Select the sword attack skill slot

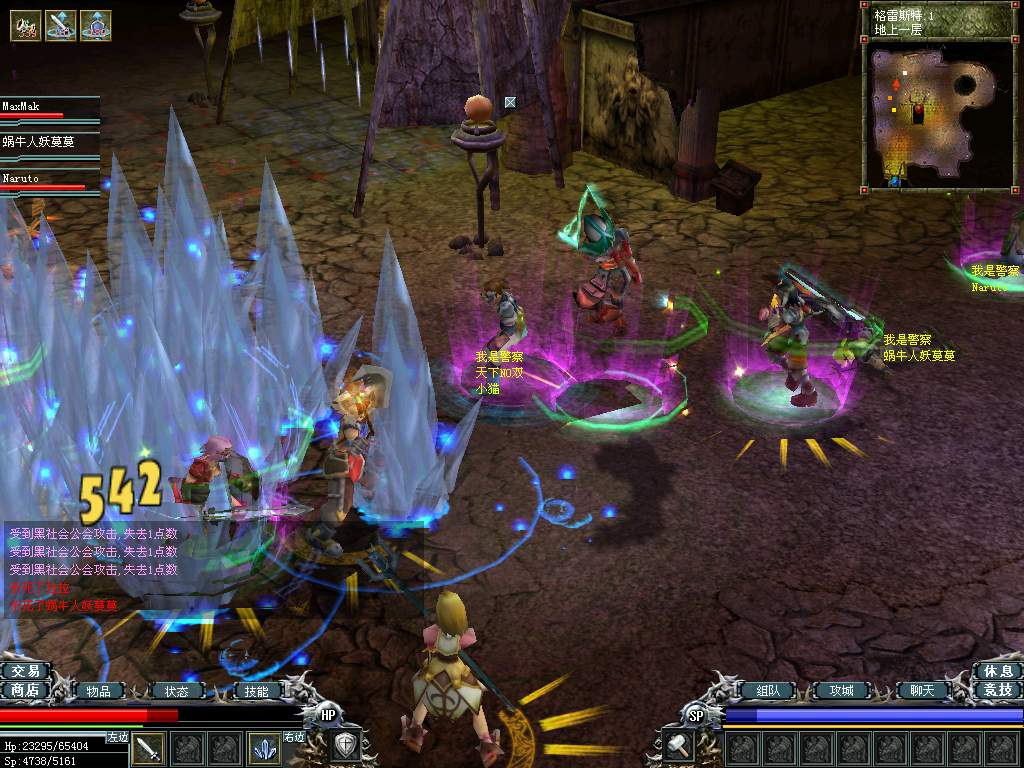click(150, 748)
